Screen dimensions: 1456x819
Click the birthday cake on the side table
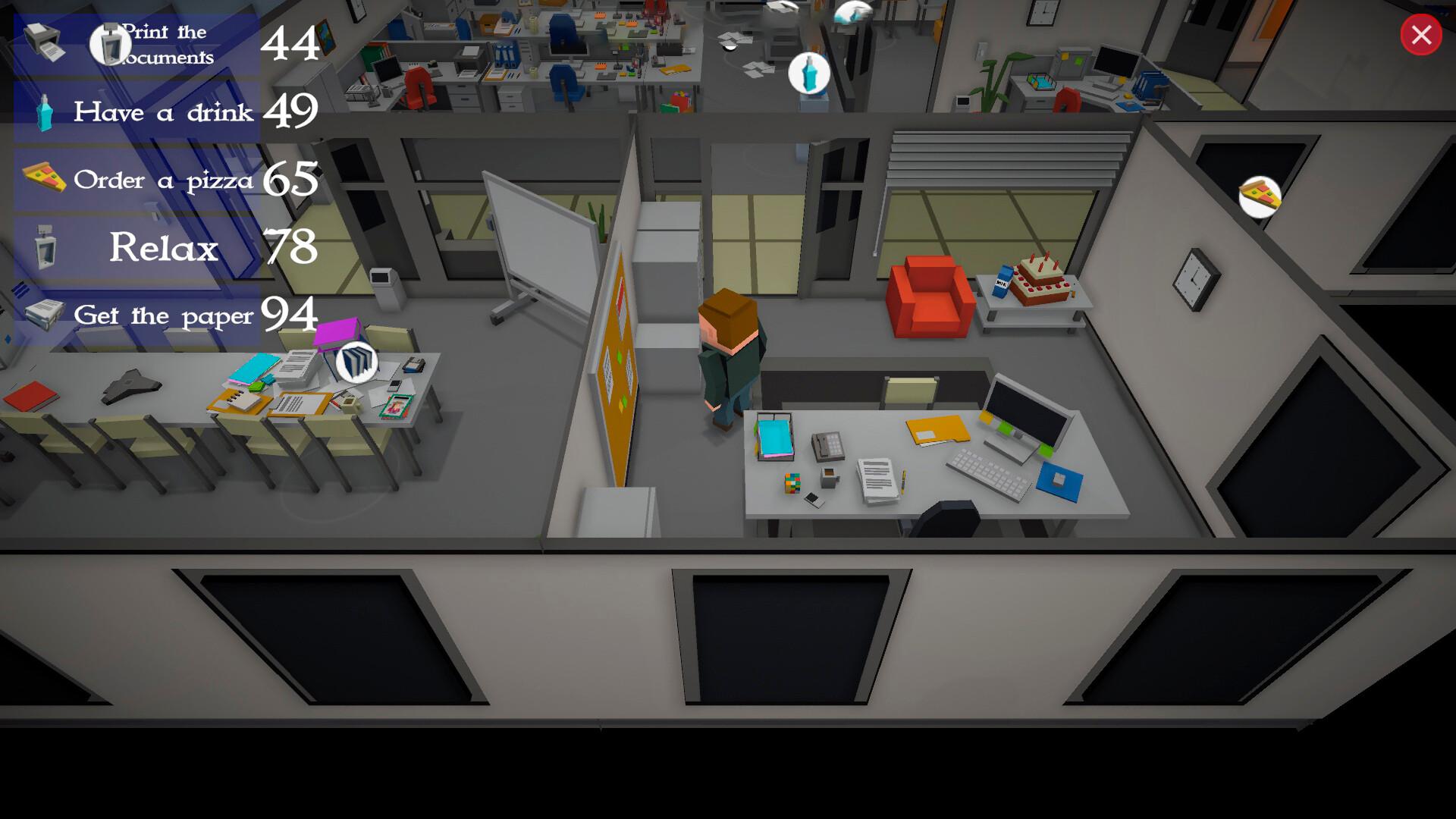[1041, 281]
